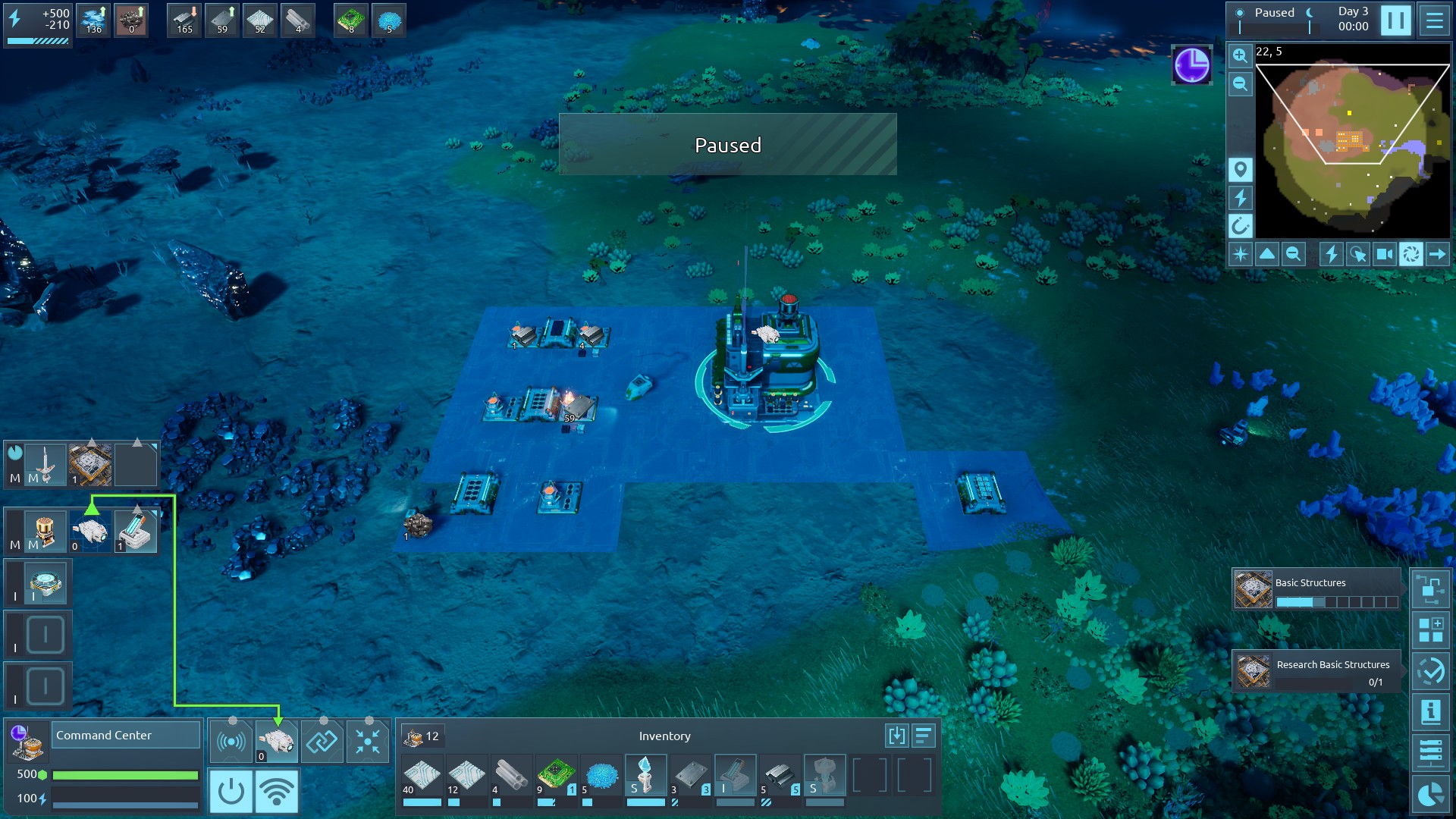Toggle the Command Center power button
1456x819 pixels.
point(231,791)
